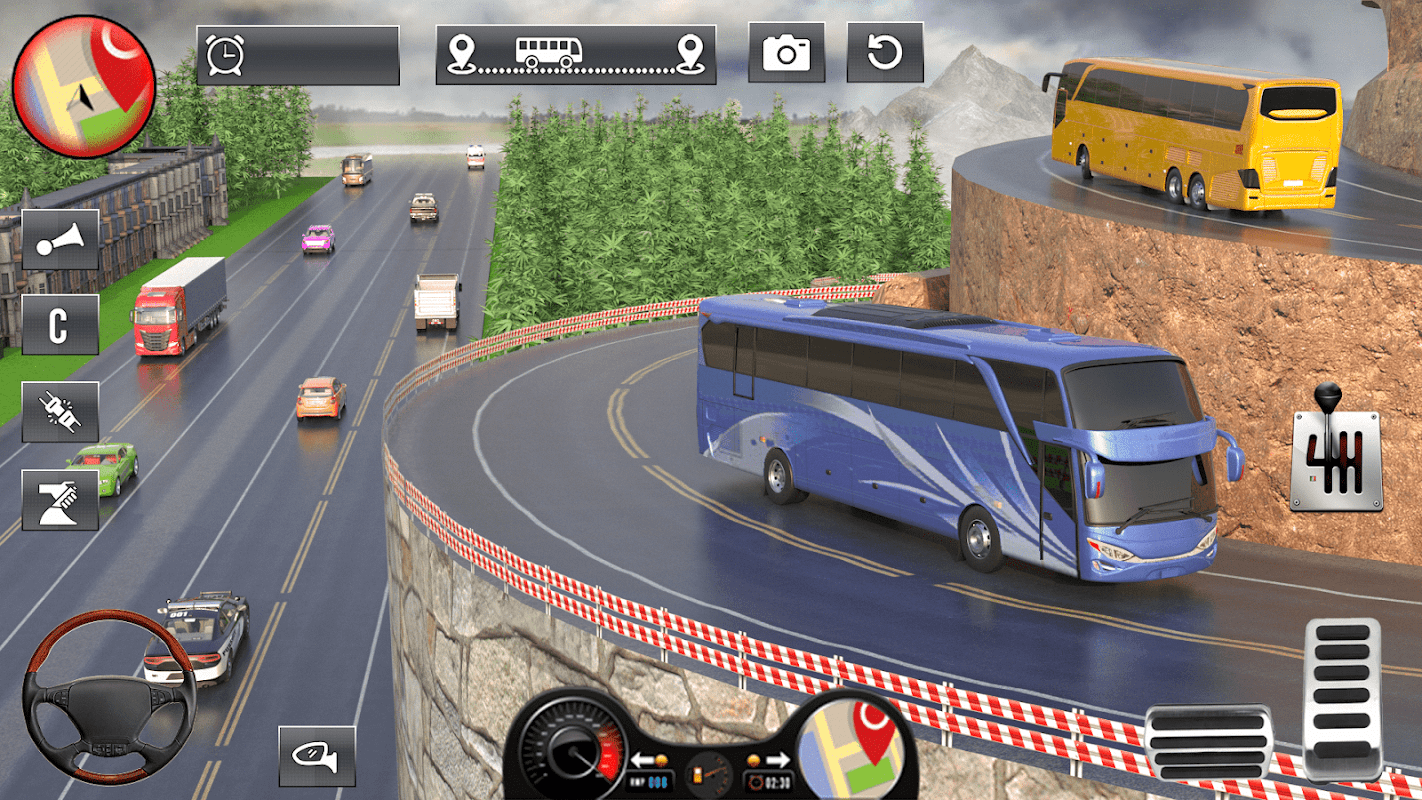Activate the left turn indicator arrow

coord(641,758)
